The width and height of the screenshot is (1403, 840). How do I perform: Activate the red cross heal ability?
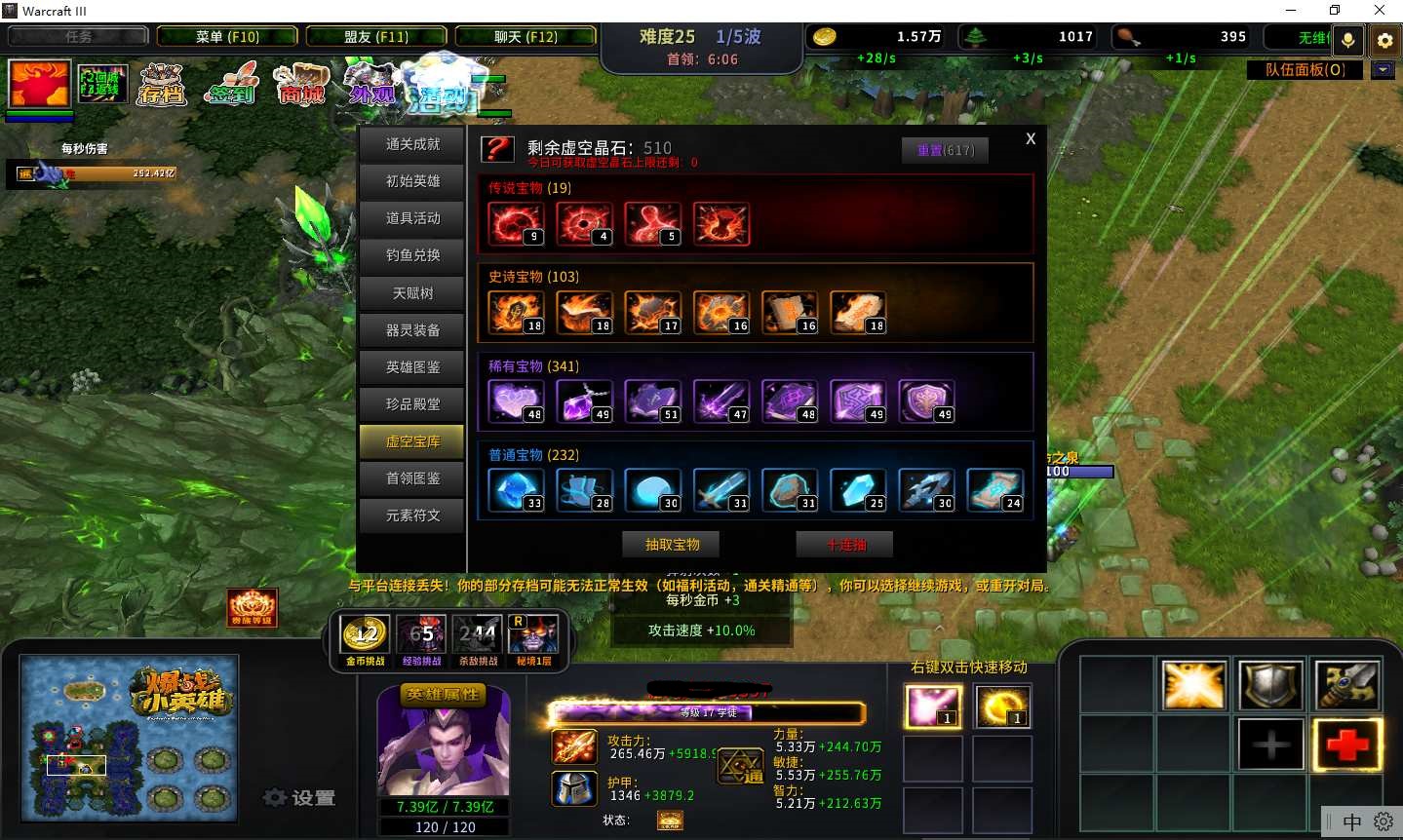1346,745
